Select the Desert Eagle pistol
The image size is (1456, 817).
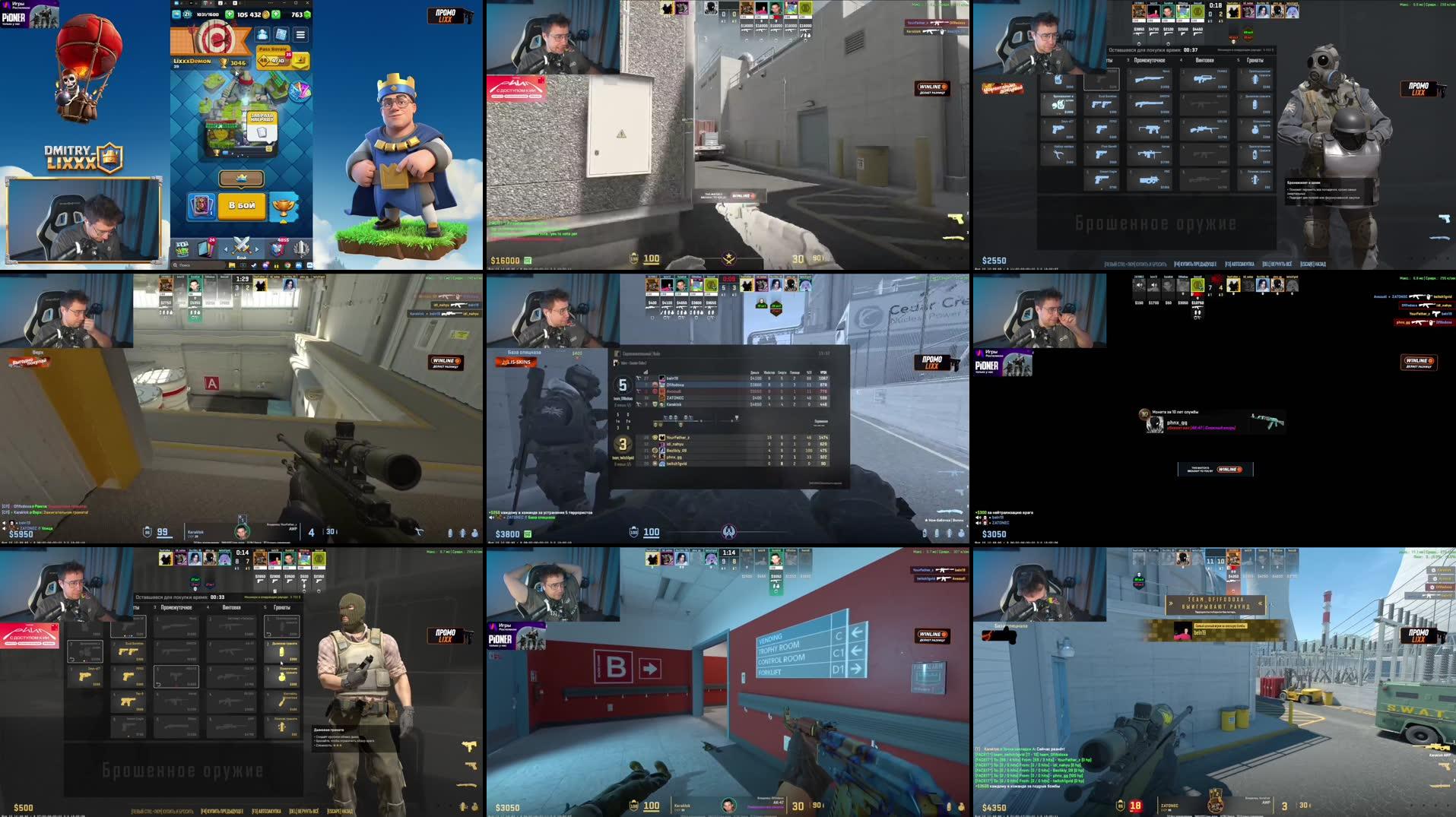(x=128, y=726)
